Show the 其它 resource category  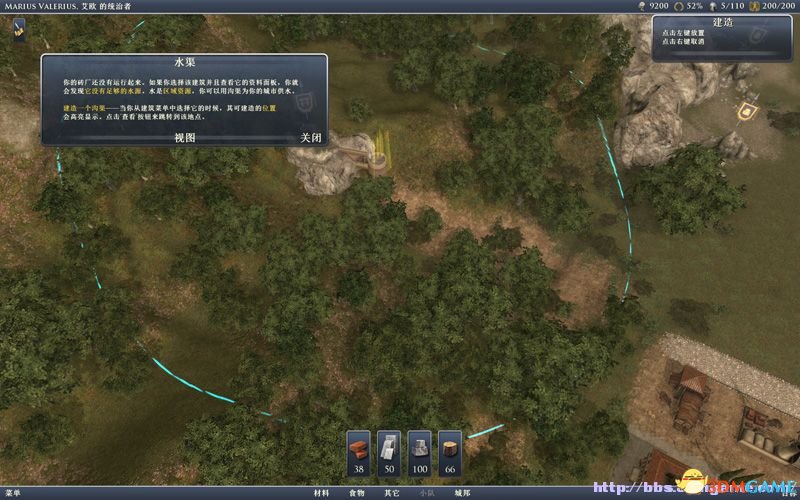tap(391, 493)
